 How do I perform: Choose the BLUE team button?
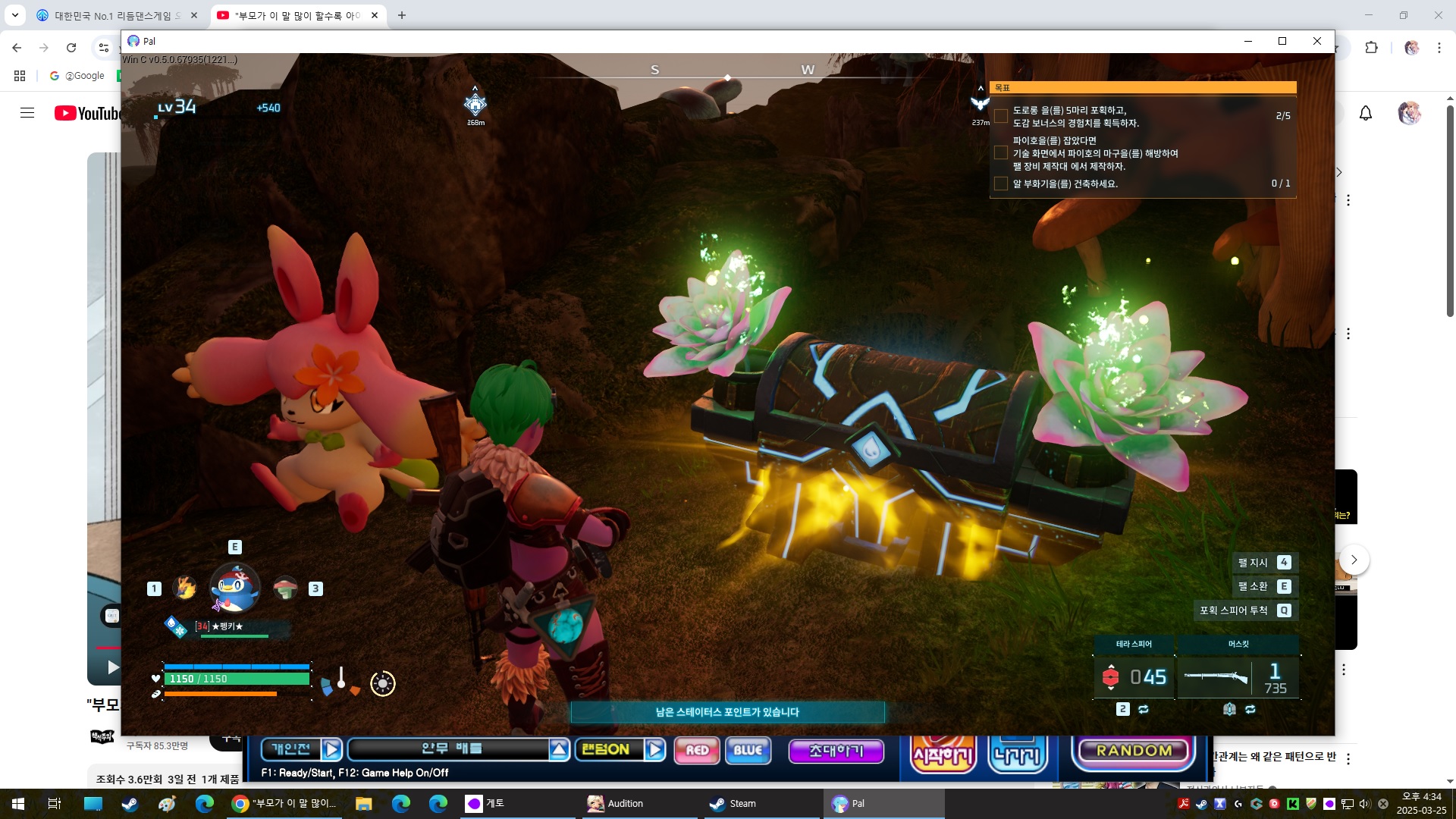748,750
